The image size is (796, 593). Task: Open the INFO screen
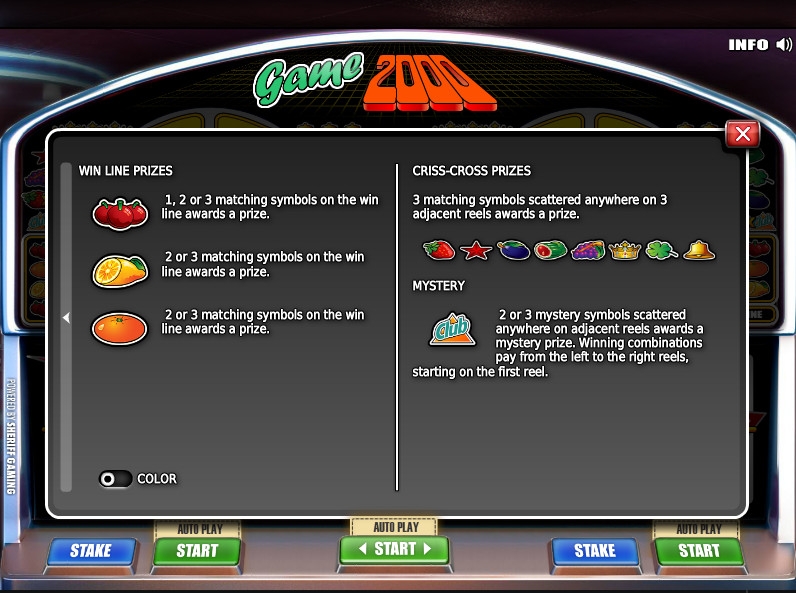748,45
